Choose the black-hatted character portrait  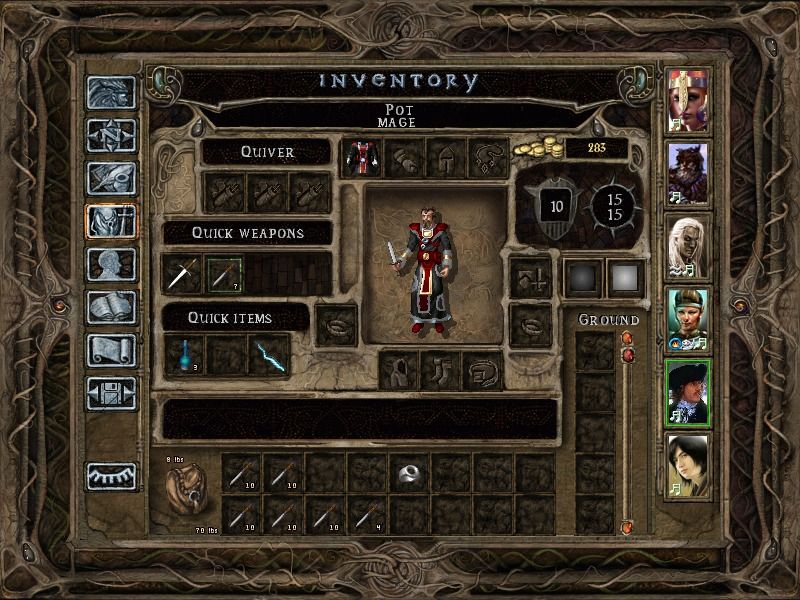pos(688,393)
